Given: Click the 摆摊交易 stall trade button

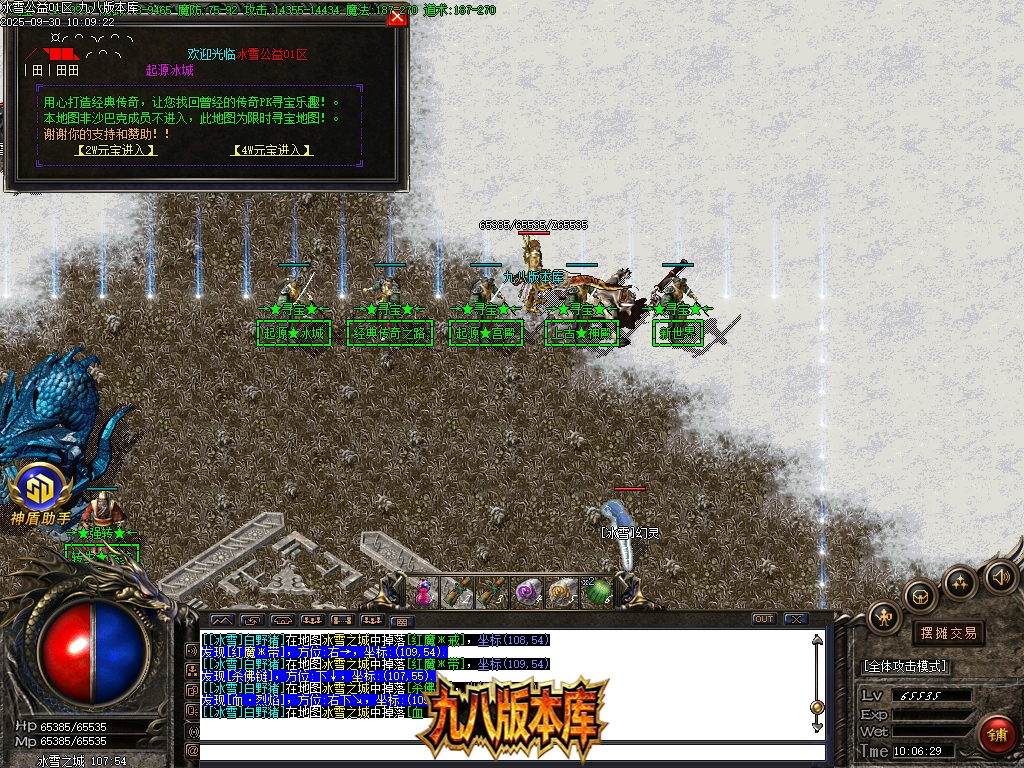Looking at the screenshot, I should click(x=948, y=633).
